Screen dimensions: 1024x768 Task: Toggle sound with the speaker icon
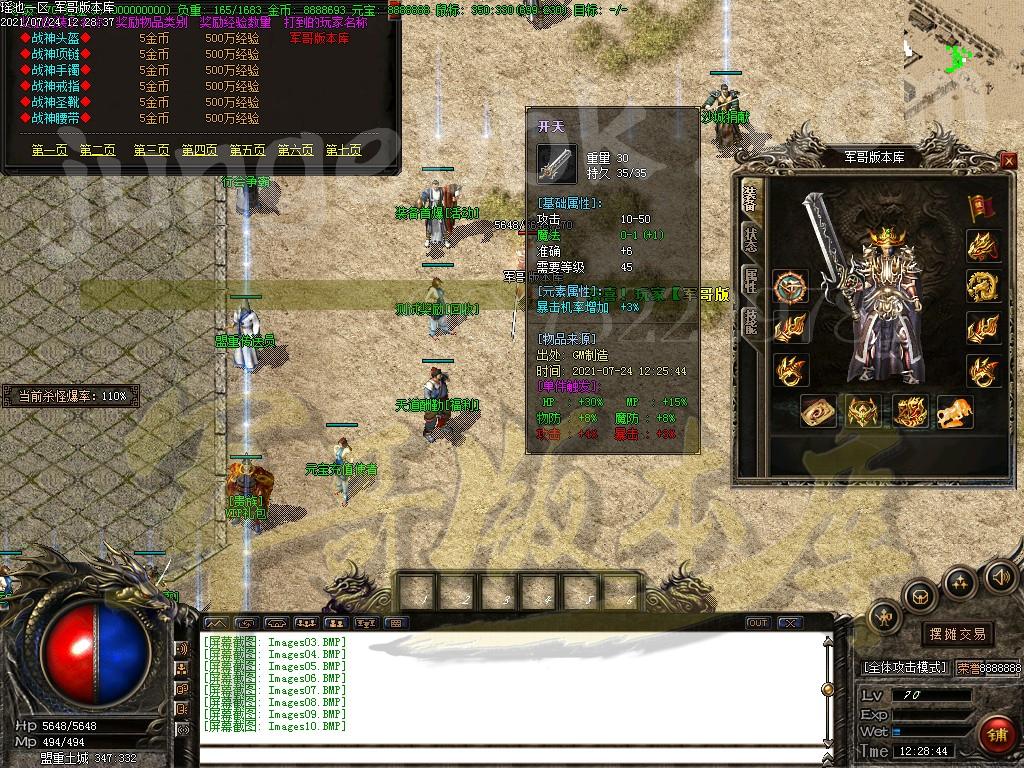pos(1001,575)
